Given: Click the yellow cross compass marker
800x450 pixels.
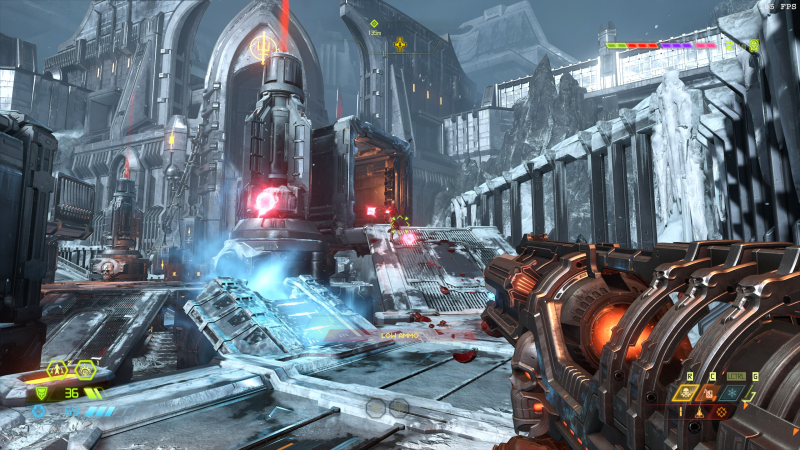Looking at the screenshot, I should pos(400,43).
